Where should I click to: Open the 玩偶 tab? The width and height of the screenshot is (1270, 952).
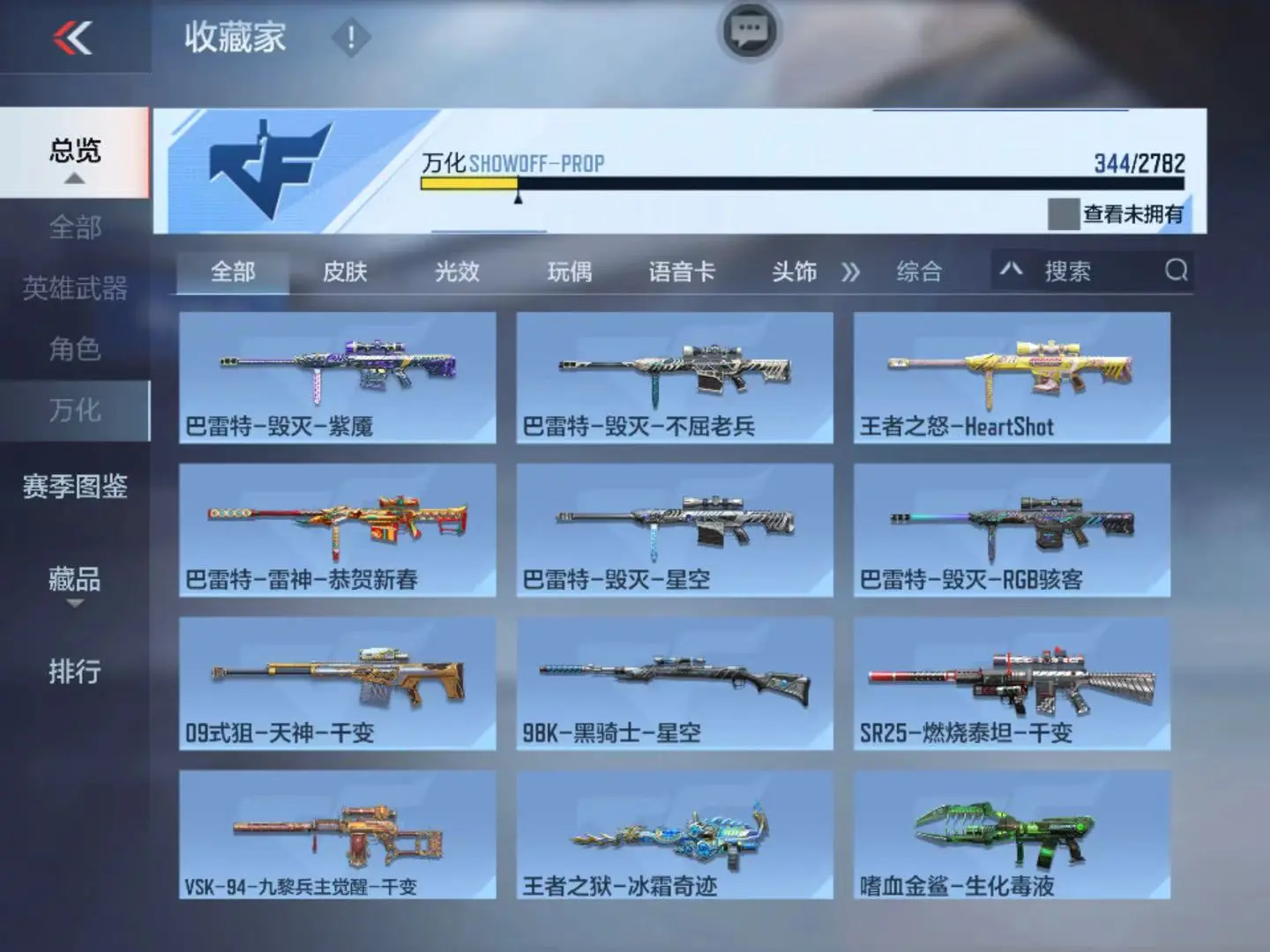point(569,271)
